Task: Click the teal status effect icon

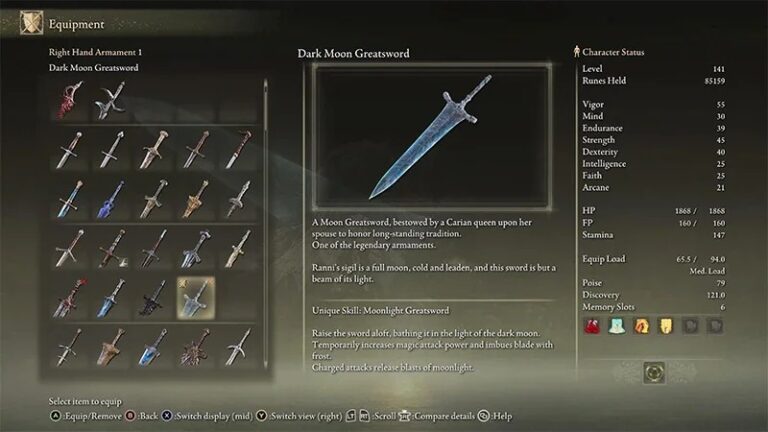Action: [x=617, y=325]
